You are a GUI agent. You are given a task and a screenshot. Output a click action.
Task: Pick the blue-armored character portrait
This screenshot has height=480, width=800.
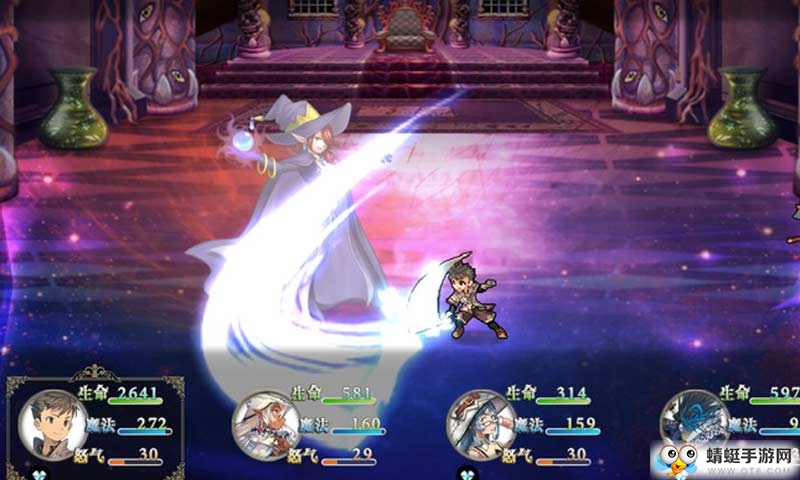coord(695,423)
